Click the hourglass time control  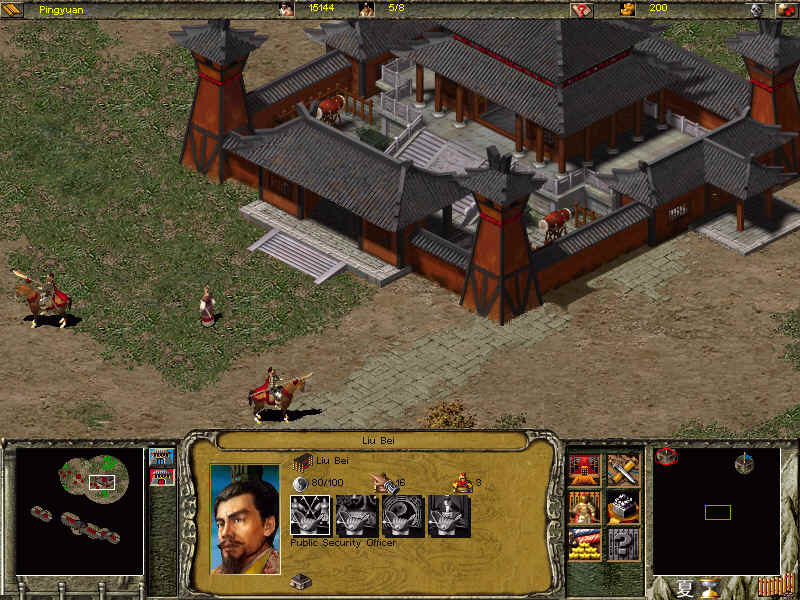709,587
